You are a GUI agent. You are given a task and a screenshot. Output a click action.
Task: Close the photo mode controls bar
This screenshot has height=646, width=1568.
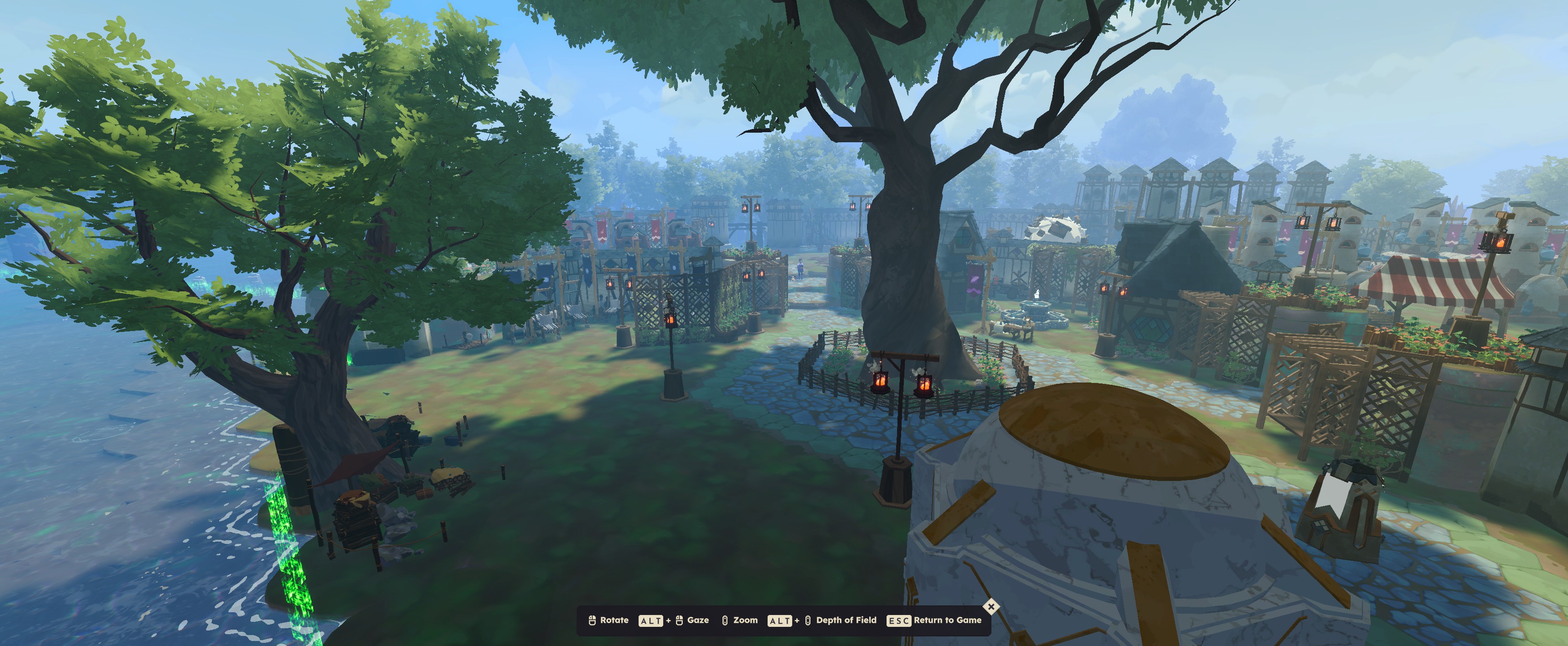pyautogui.click(x=991, y=606)
